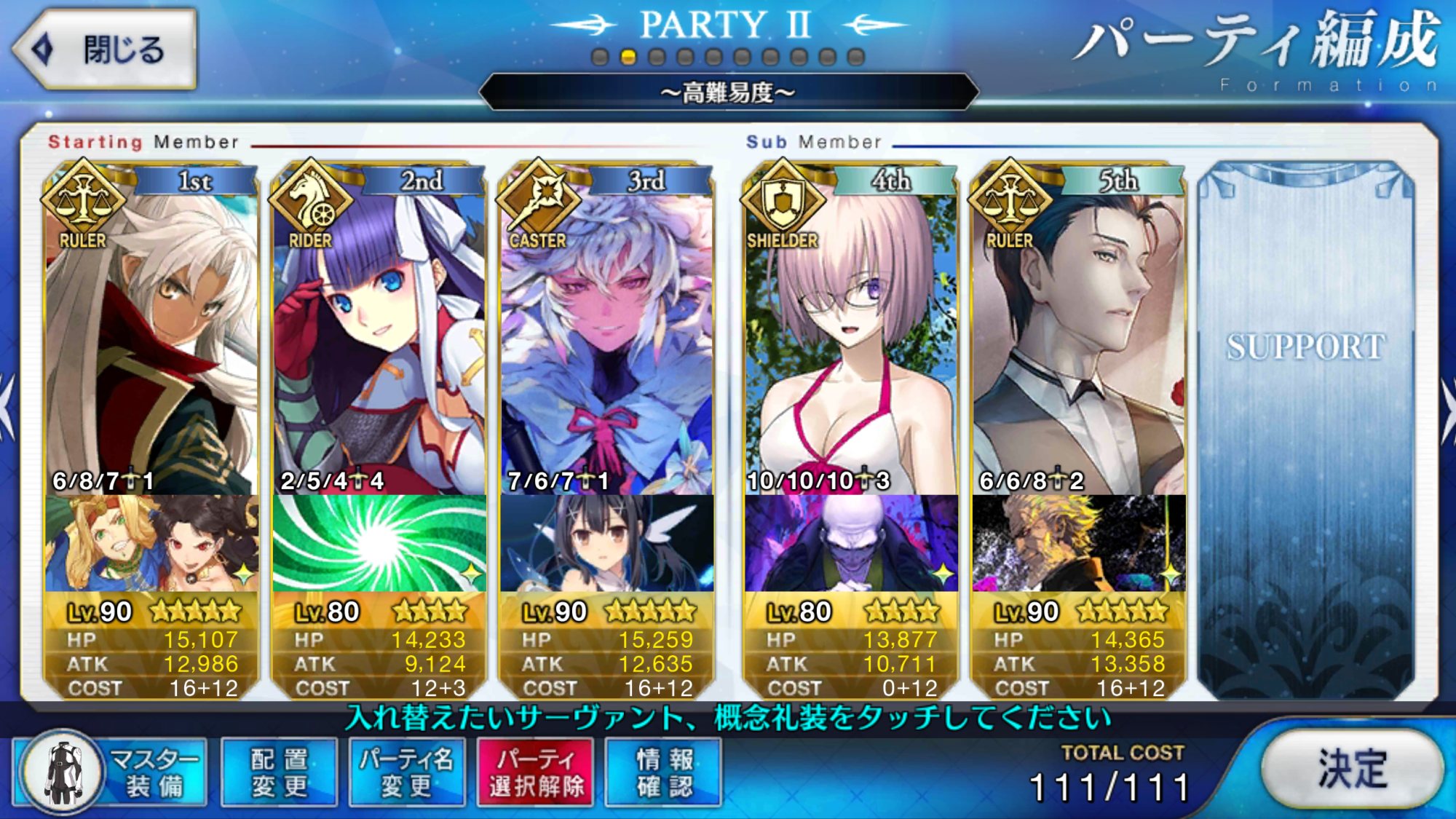Open マスター装備 master equipment

coord(111,772)
